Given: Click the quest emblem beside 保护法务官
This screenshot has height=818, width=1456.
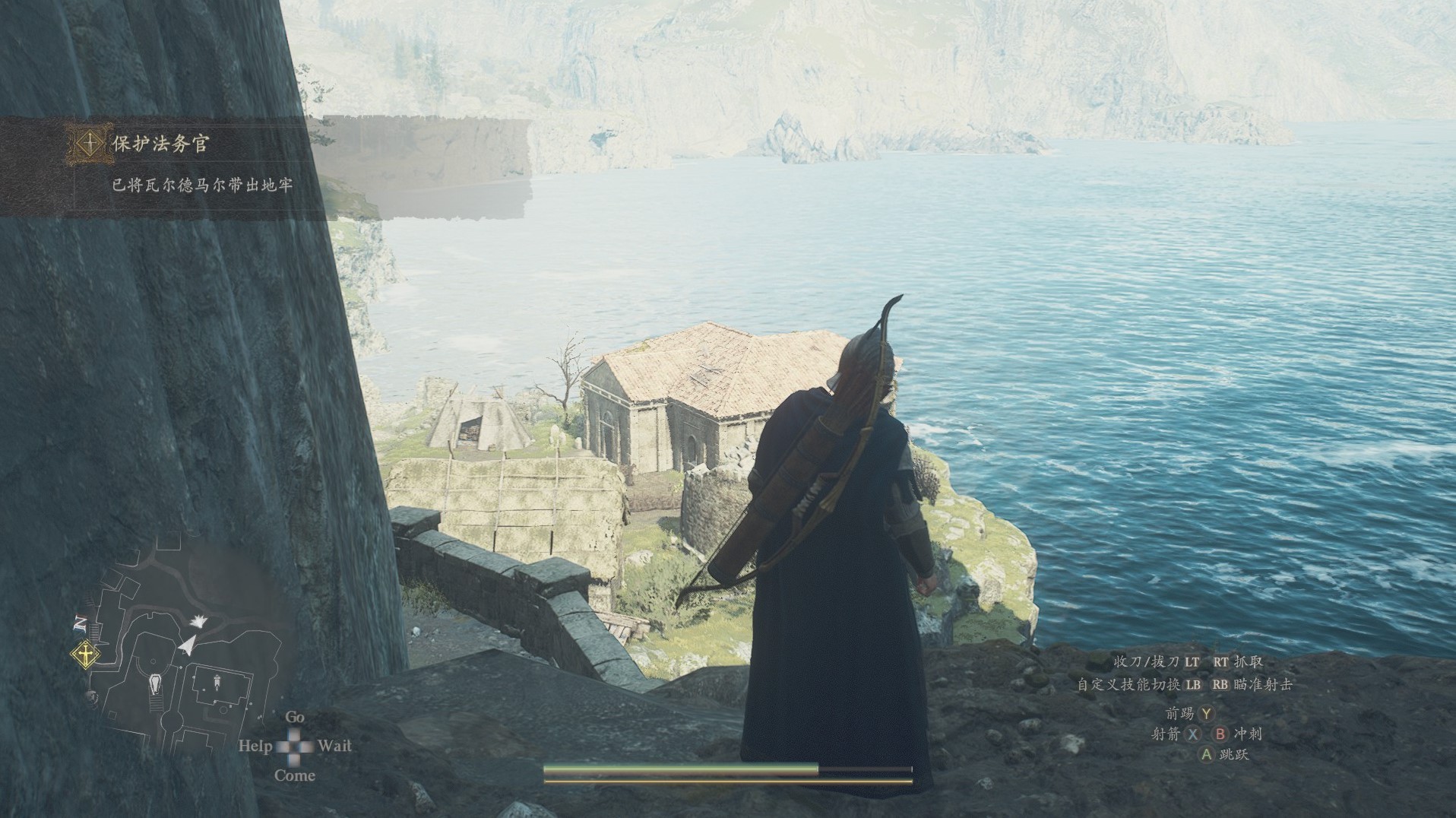Looking at the screenshot, I should 90,143.
